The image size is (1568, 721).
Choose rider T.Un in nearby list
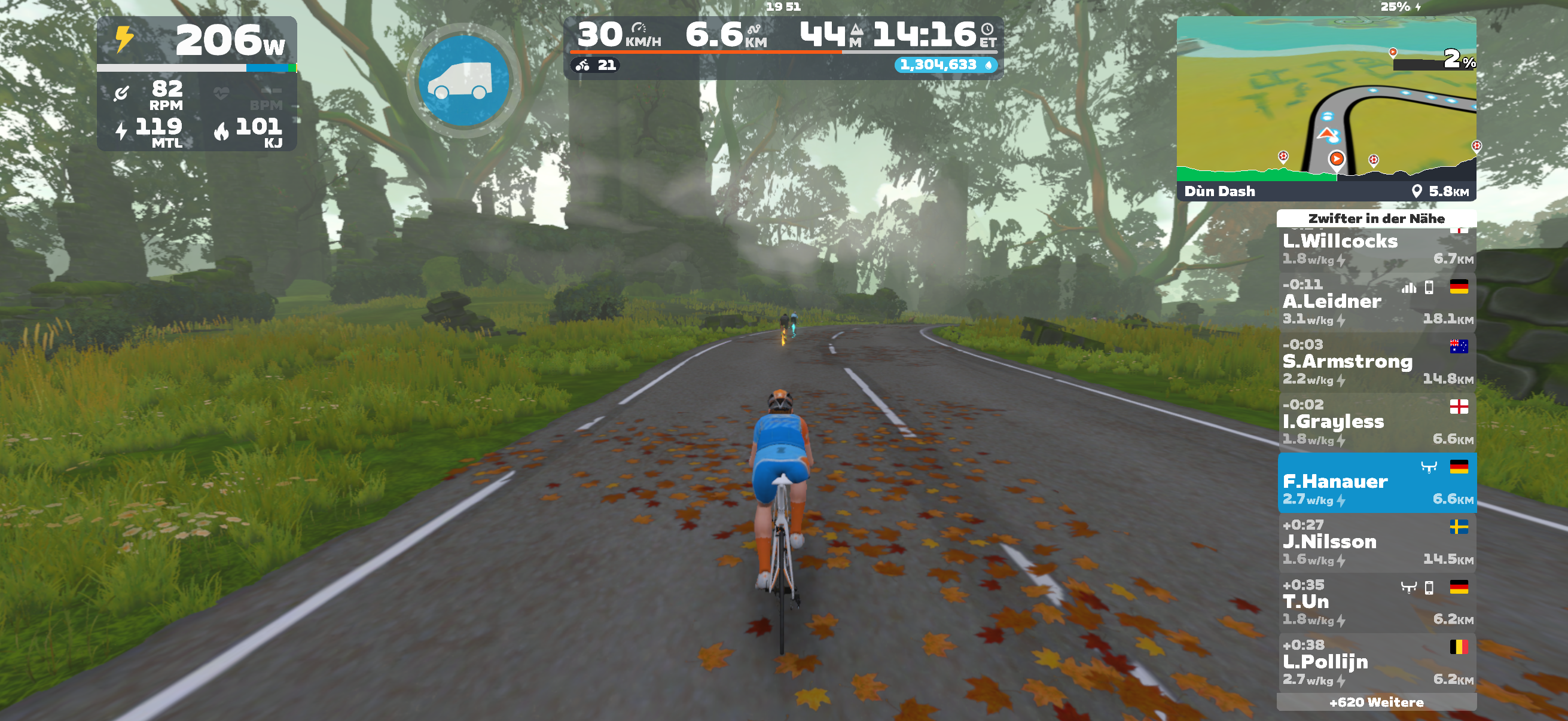point(1375,603)
